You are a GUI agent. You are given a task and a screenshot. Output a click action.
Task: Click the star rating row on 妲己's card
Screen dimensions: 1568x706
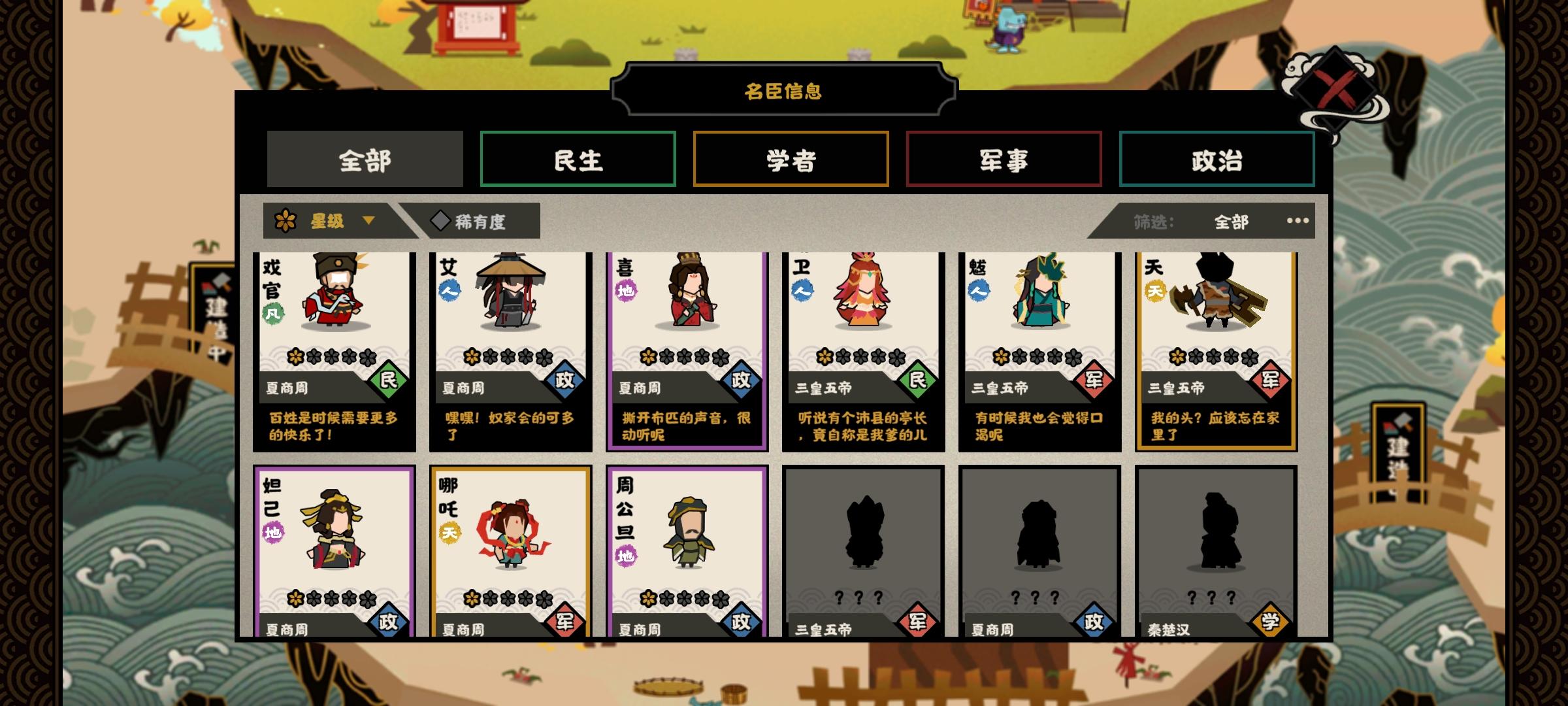tap(331, 599)
